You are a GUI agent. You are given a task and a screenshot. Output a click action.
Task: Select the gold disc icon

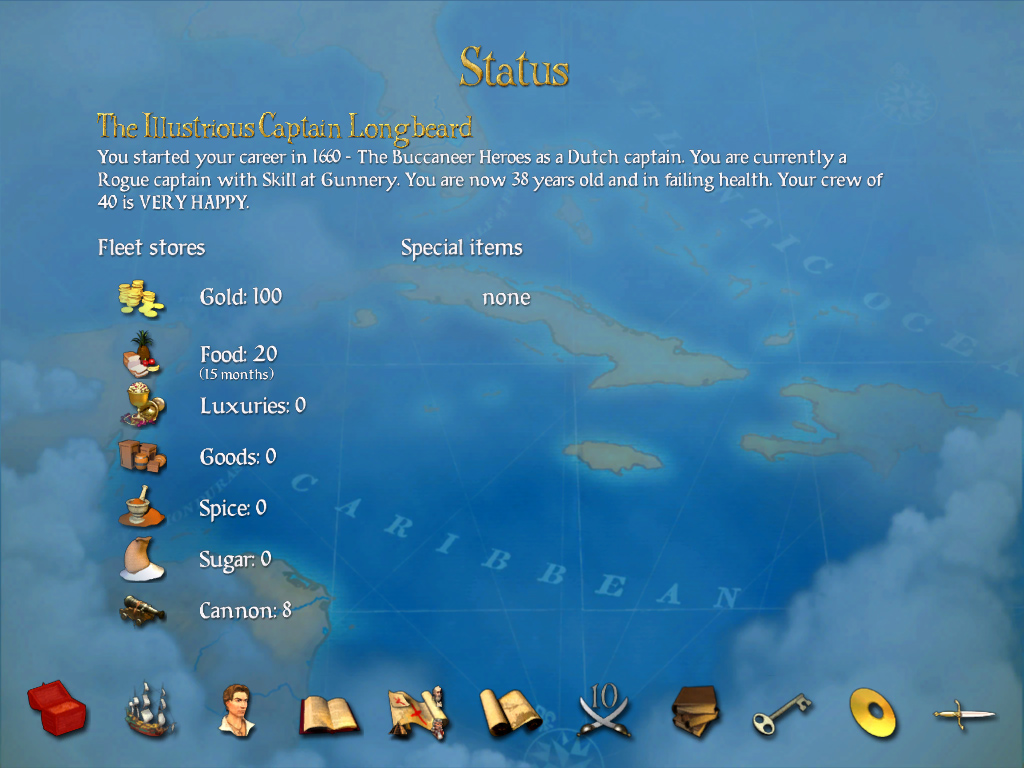click(873, 712)
